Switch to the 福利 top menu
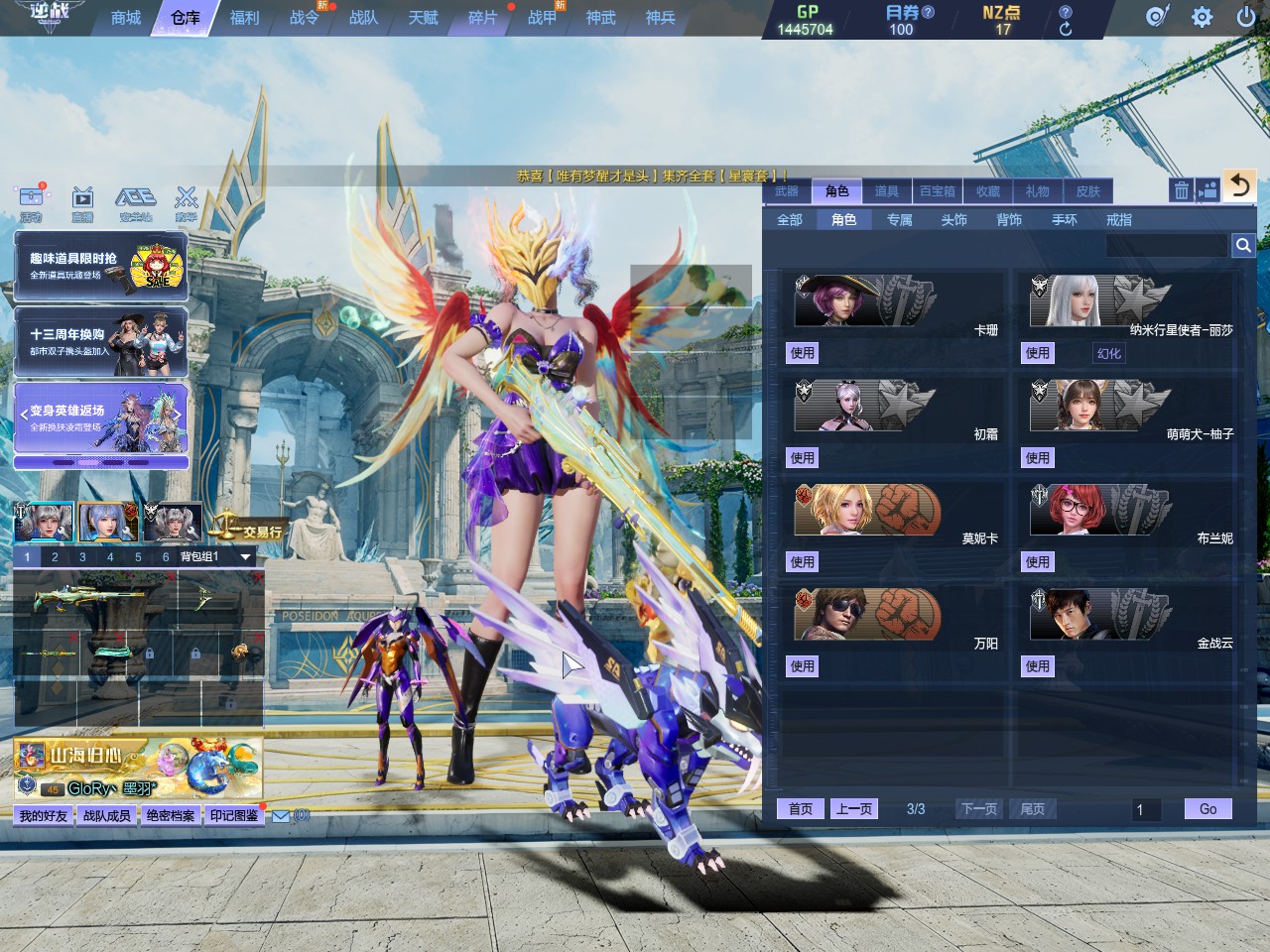 click(244, 18)
